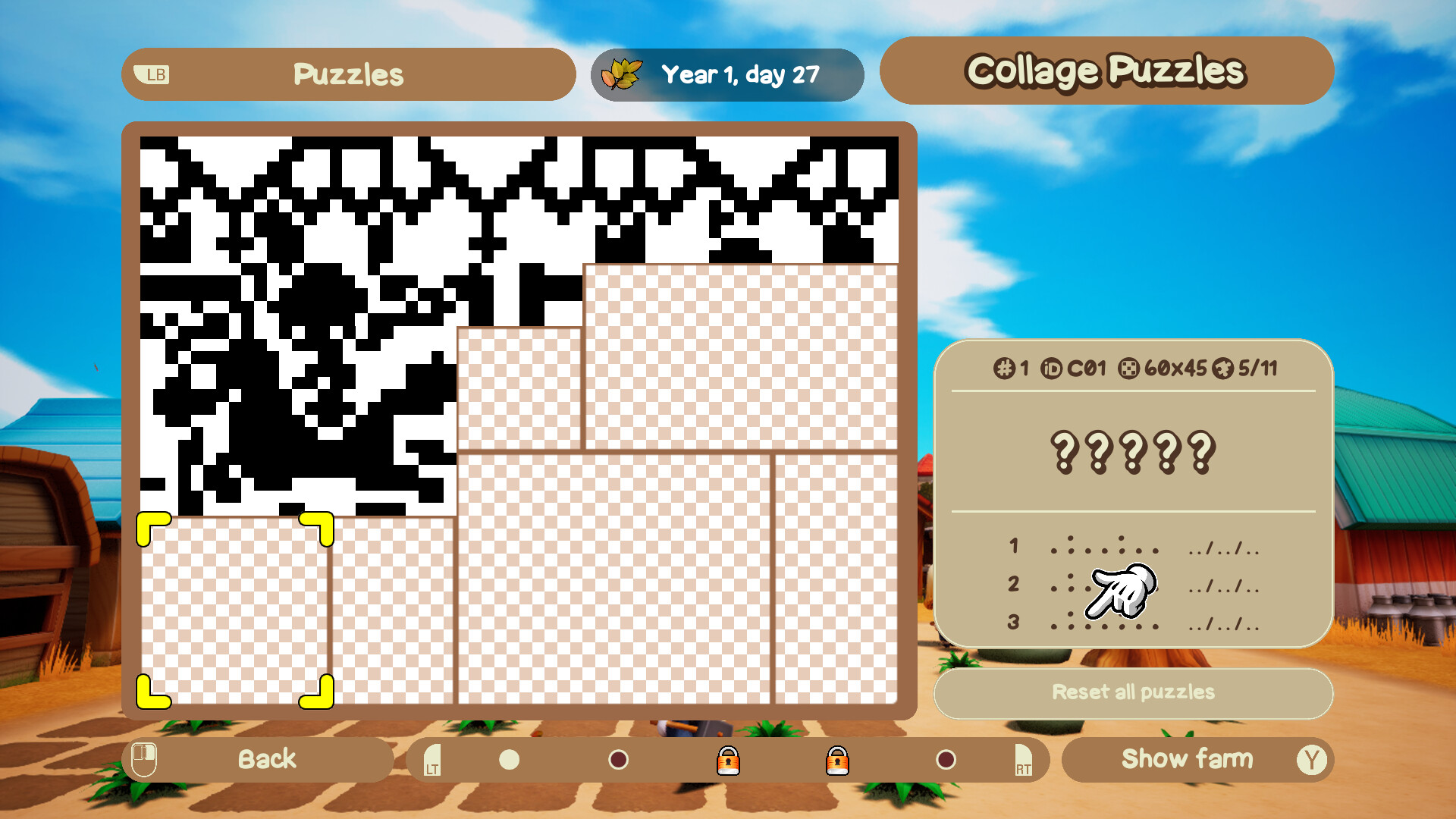This screenshot has height=819, width=1456.
Task: Click the first lock icon in the bottom bar
Action: [x=729, y=761]
